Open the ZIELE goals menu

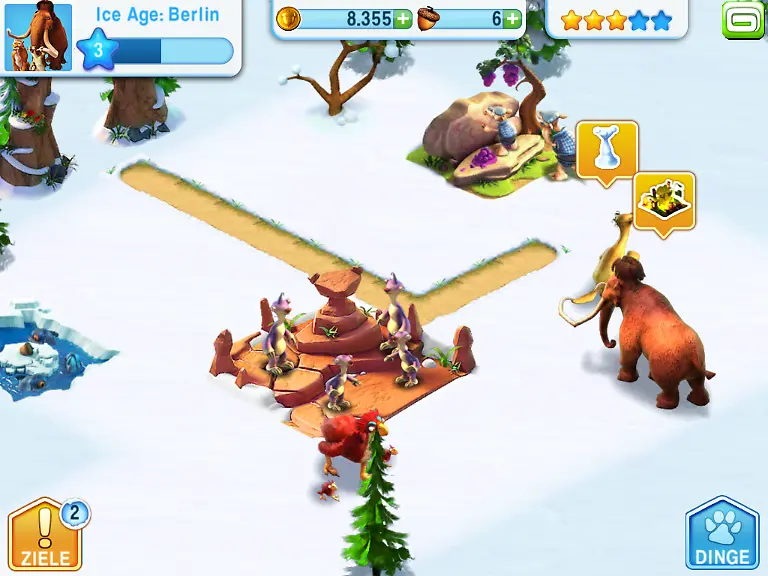pyautogui.click(x=45, y=535)
